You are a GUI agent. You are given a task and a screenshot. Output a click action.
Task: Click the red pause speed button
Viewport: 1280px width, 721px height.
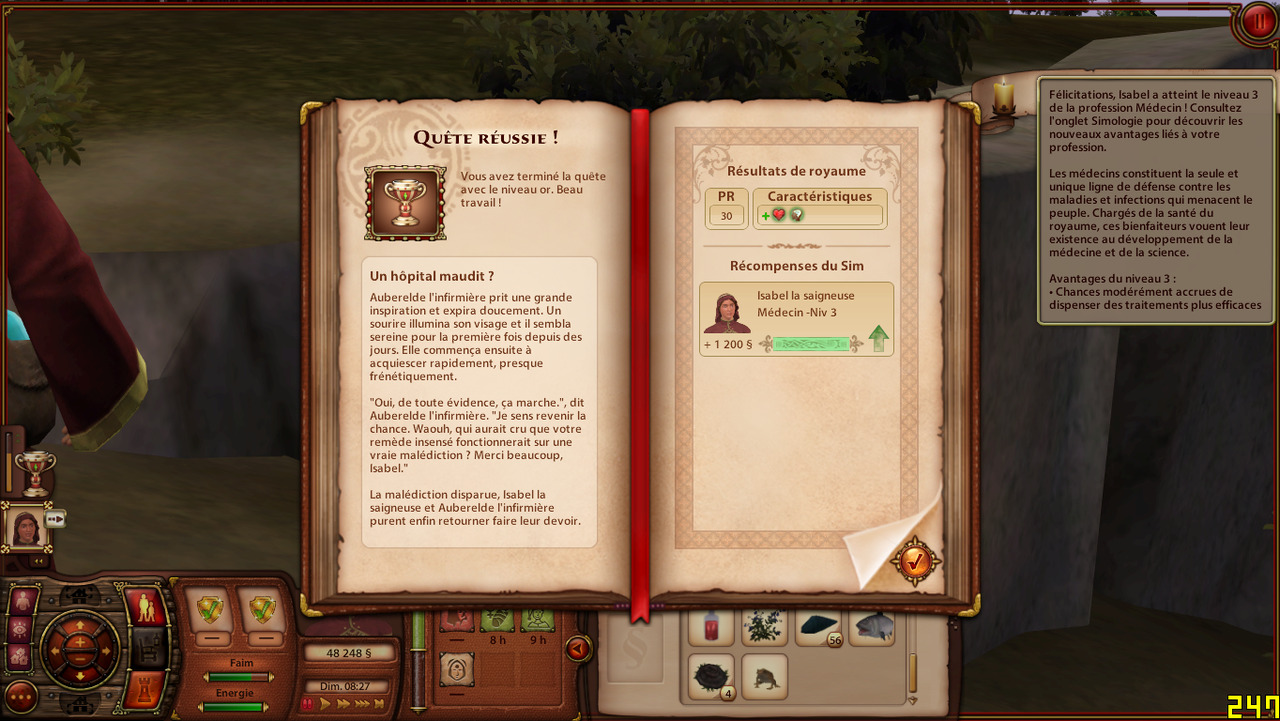coord(308,704)
